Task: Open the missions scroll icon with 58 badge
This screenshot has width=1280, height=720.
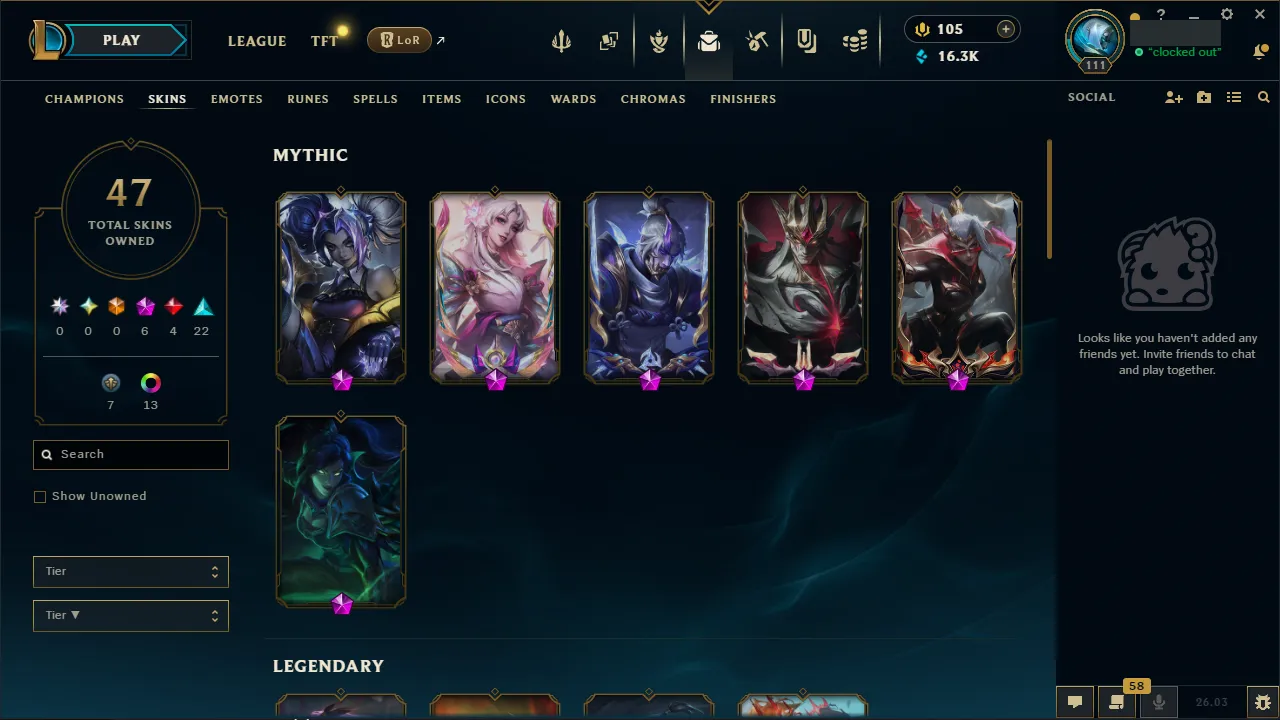Action: pyautogui.click(x=1117, y=701)
